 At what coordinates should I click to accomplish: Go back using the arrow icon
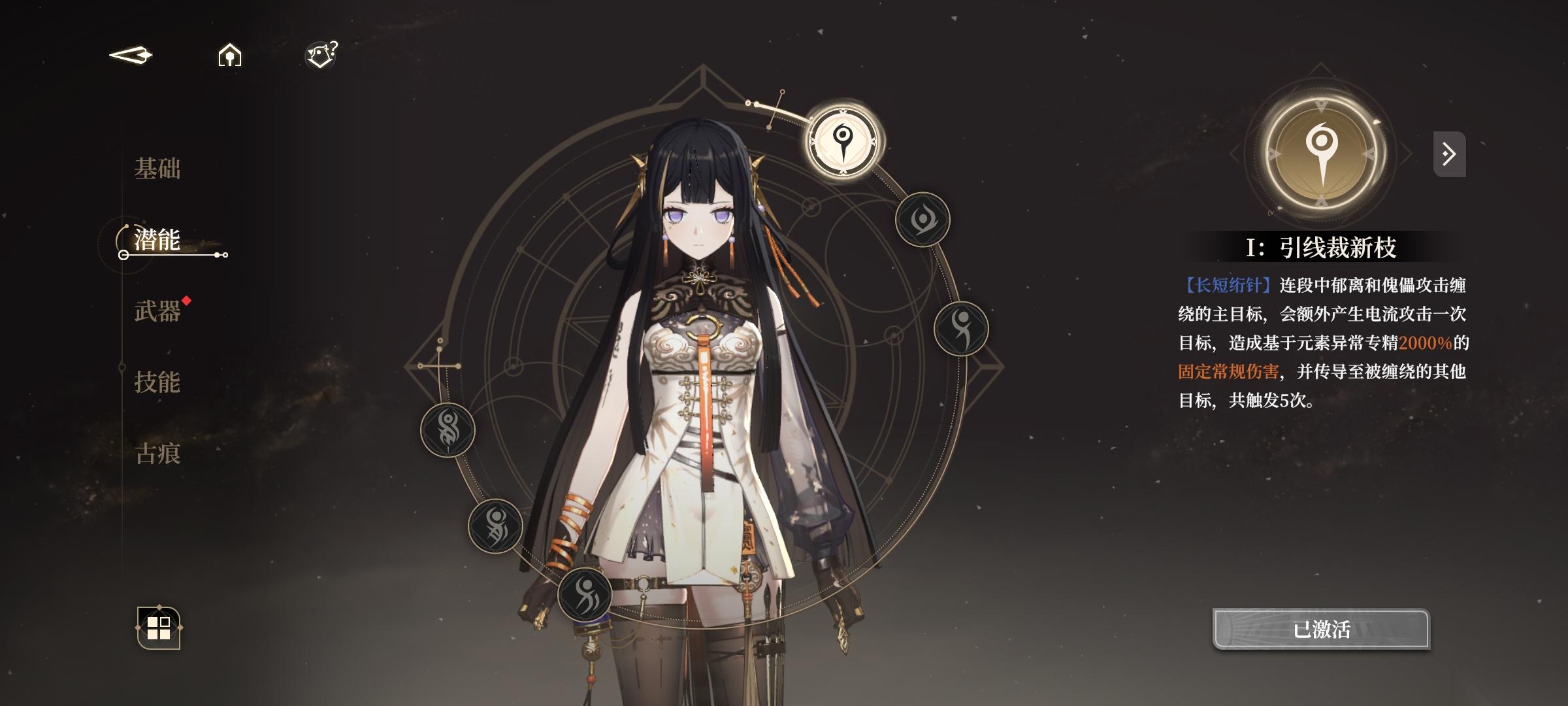click(x=131, y=56)
